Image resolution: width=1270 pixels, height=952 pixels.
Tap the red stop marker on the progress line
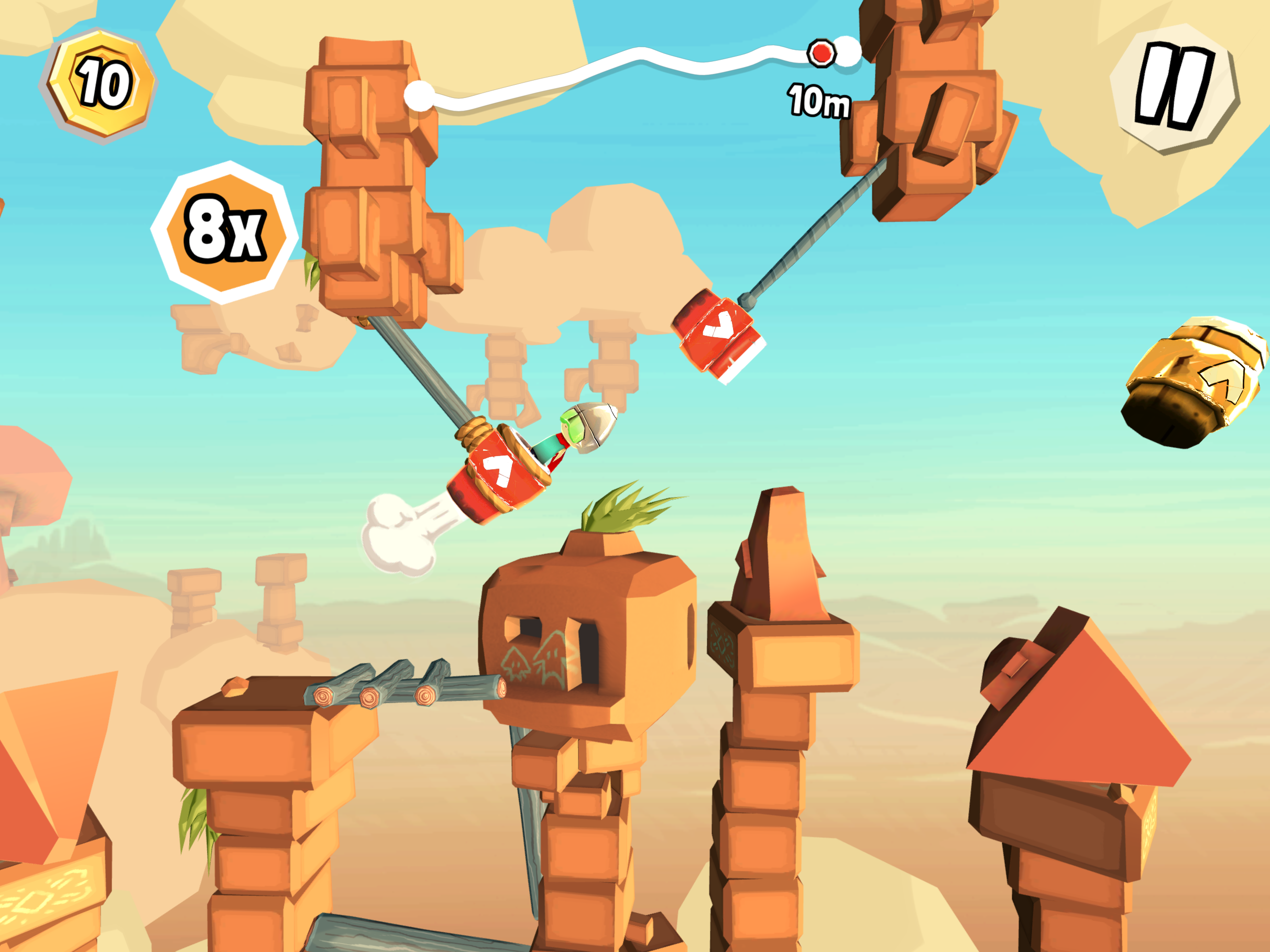tap(821, 53)
